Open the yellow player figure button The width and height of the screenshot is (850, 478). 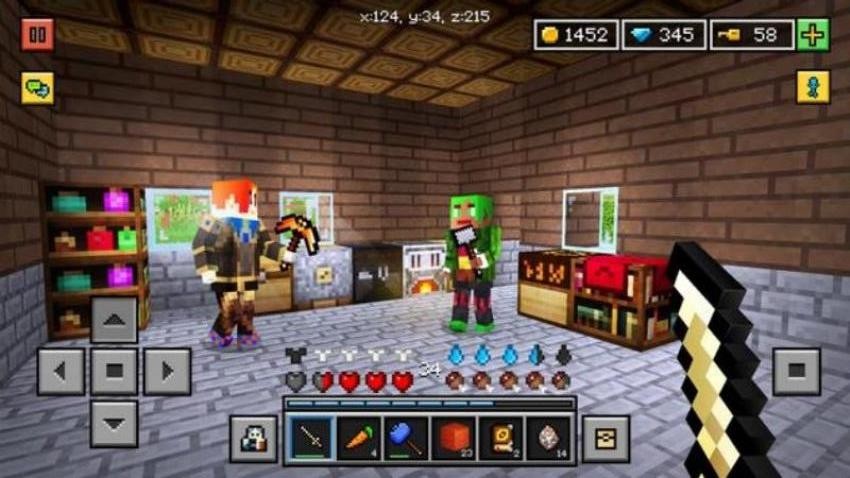click(x=813, y=87)
